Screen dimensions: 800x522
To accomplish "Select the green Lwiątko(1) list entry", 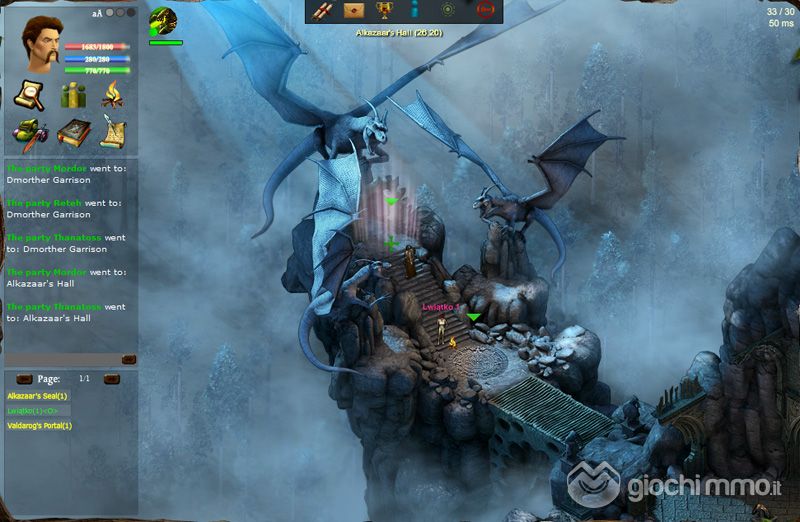I will point(34,411).
